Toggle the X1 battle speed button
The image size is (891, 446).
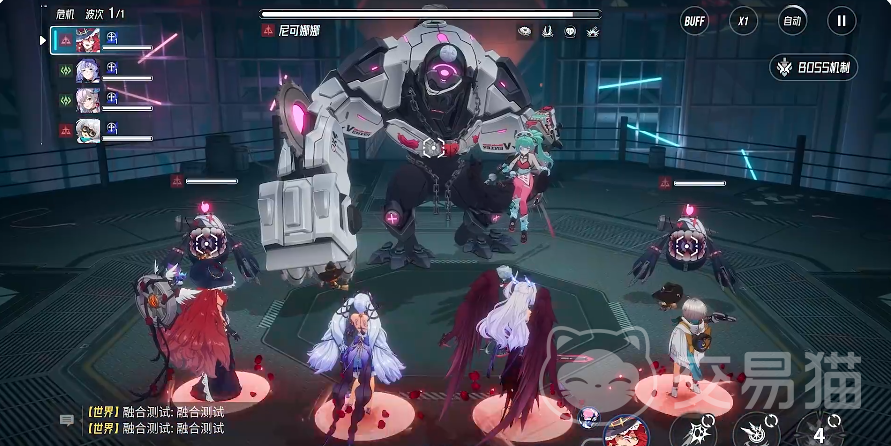click(x=743, y=19)
